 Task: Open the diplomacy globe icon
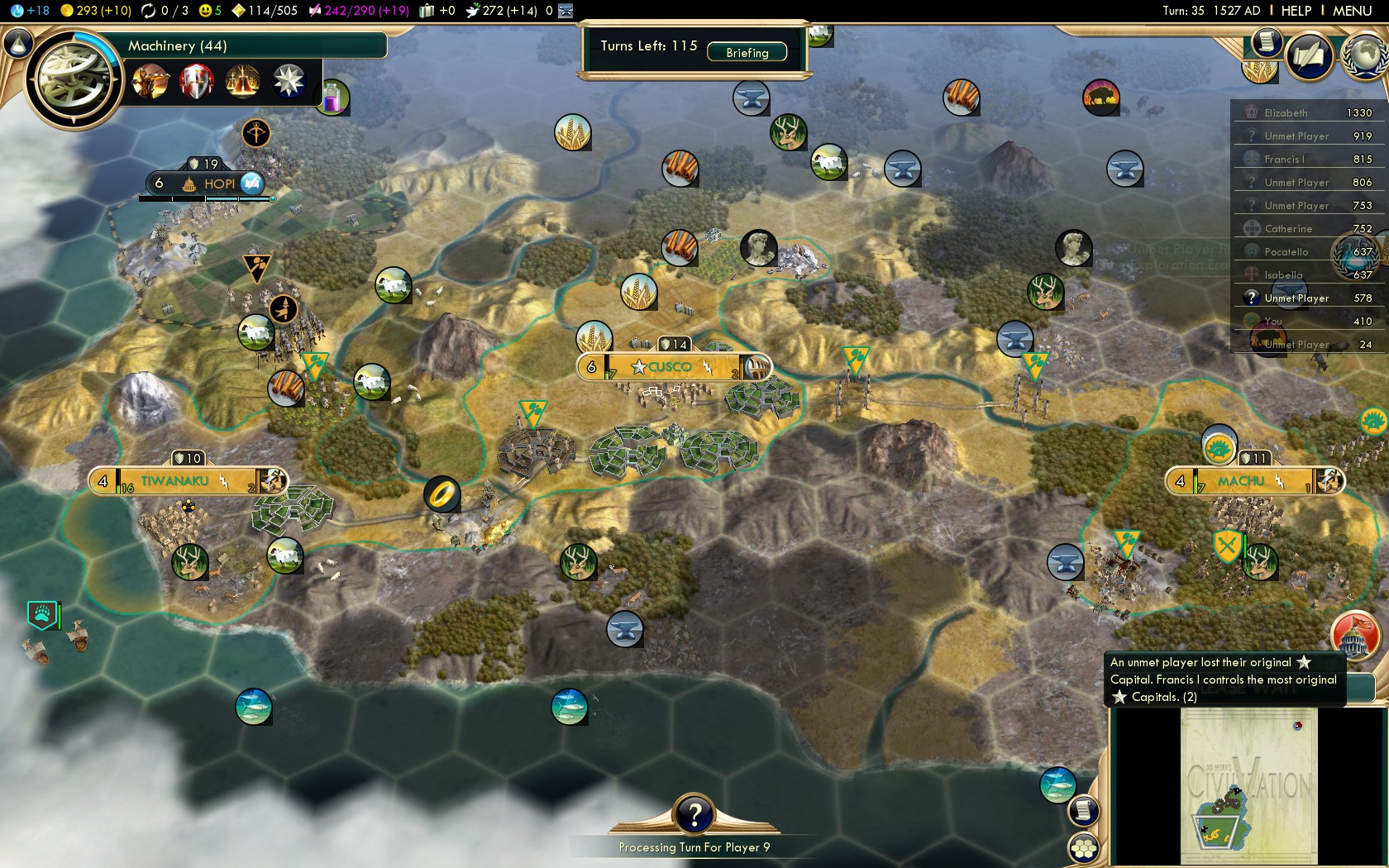click(1366, 56)
